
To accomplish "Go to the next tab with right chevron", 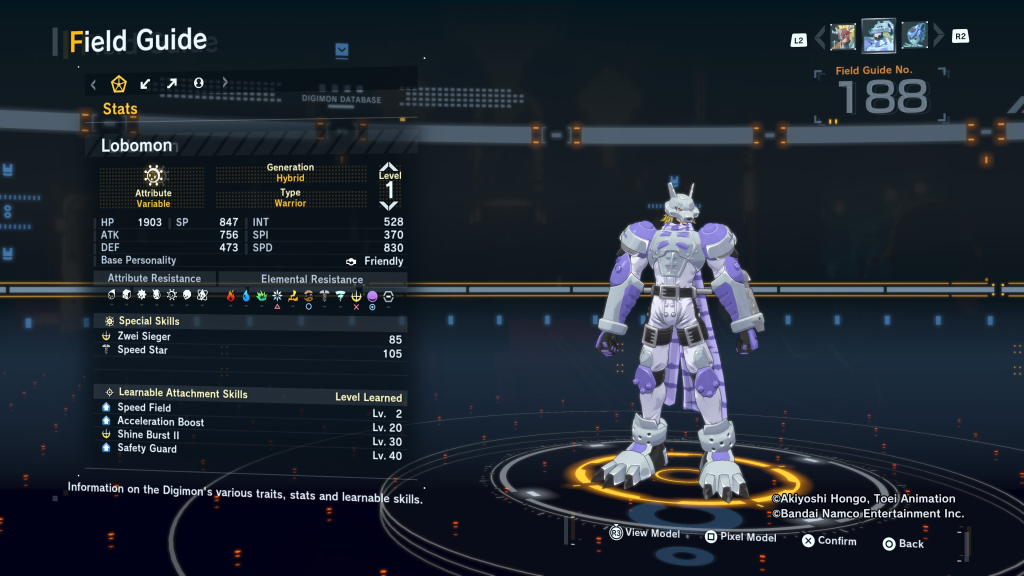I will coord(224,83).
